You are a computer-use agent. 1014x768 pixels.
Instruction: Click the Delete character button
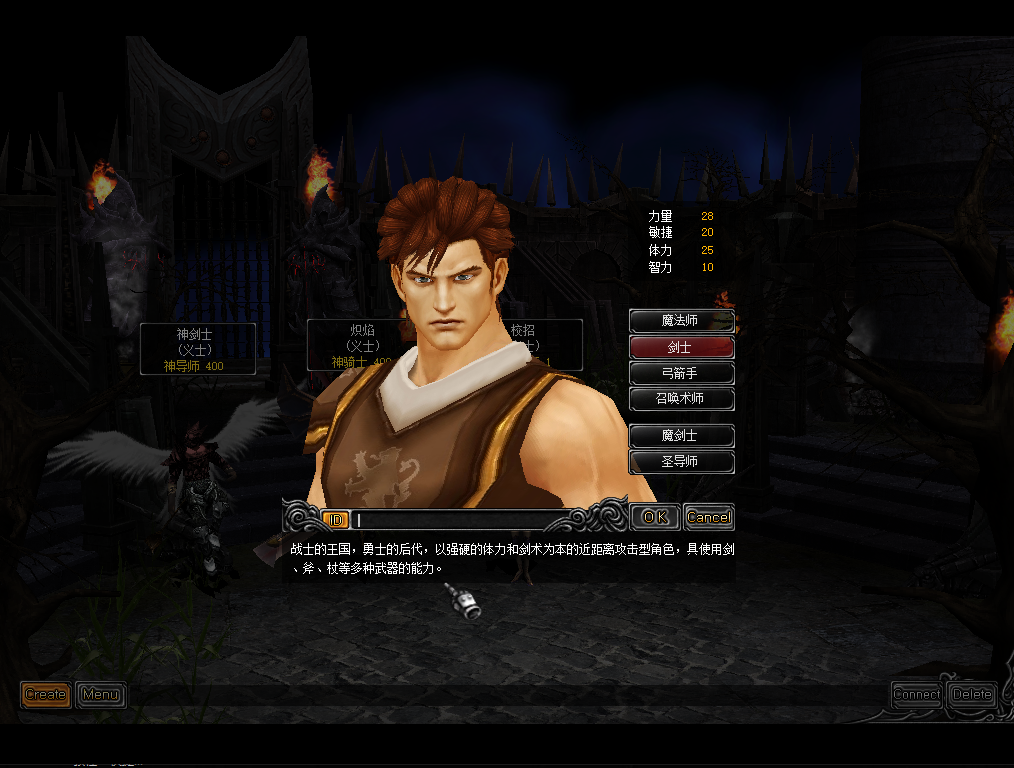(x=971, y=694)
